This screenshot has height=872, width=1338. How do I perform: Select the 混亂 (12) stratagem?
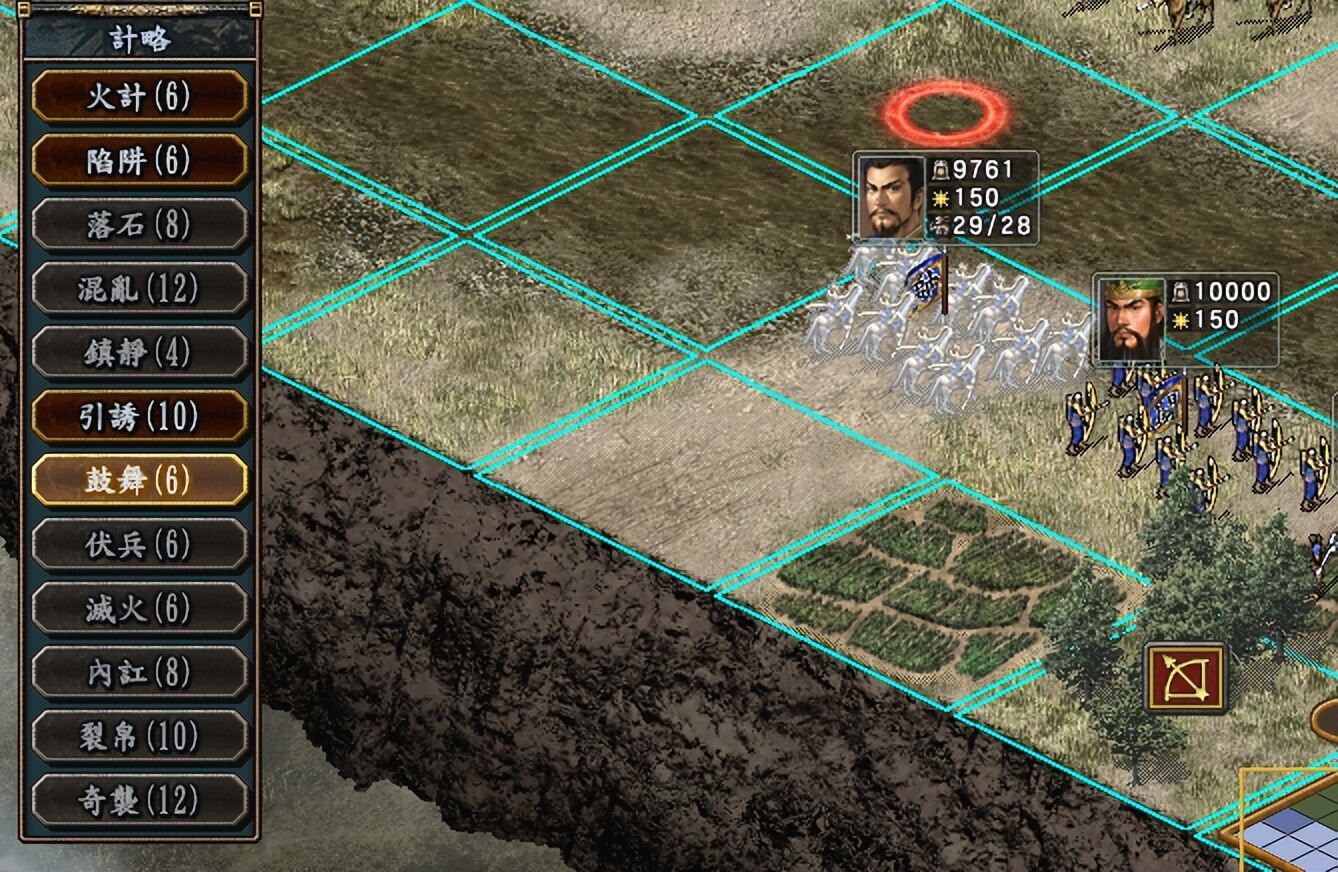tap(139, 289)
